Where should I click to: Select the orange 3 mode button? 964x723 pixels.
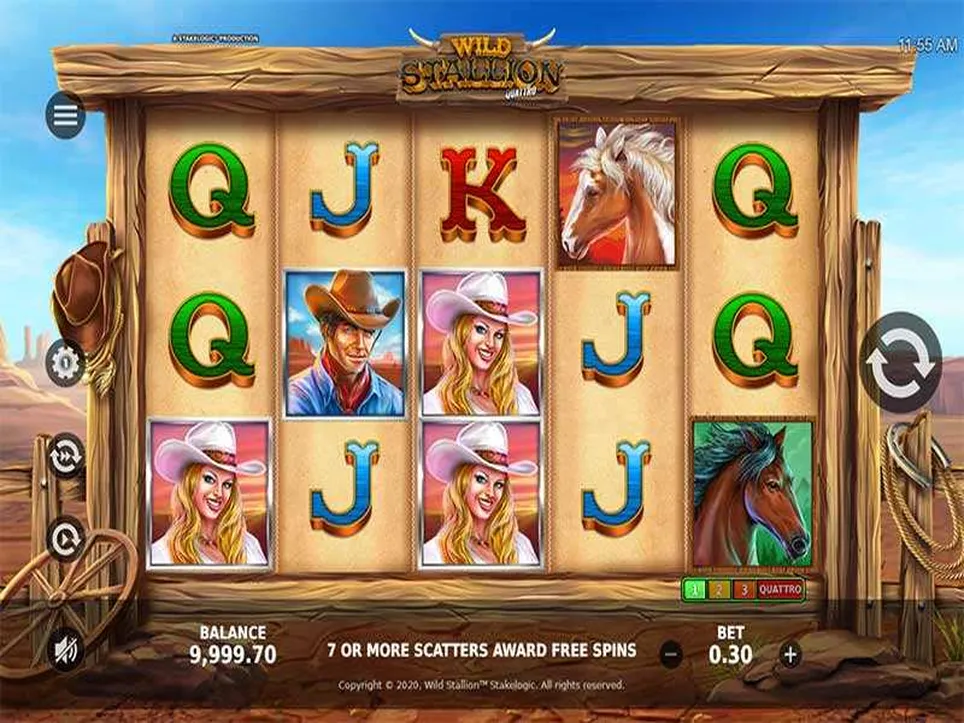pyautogui.click(x=742, y=590)
